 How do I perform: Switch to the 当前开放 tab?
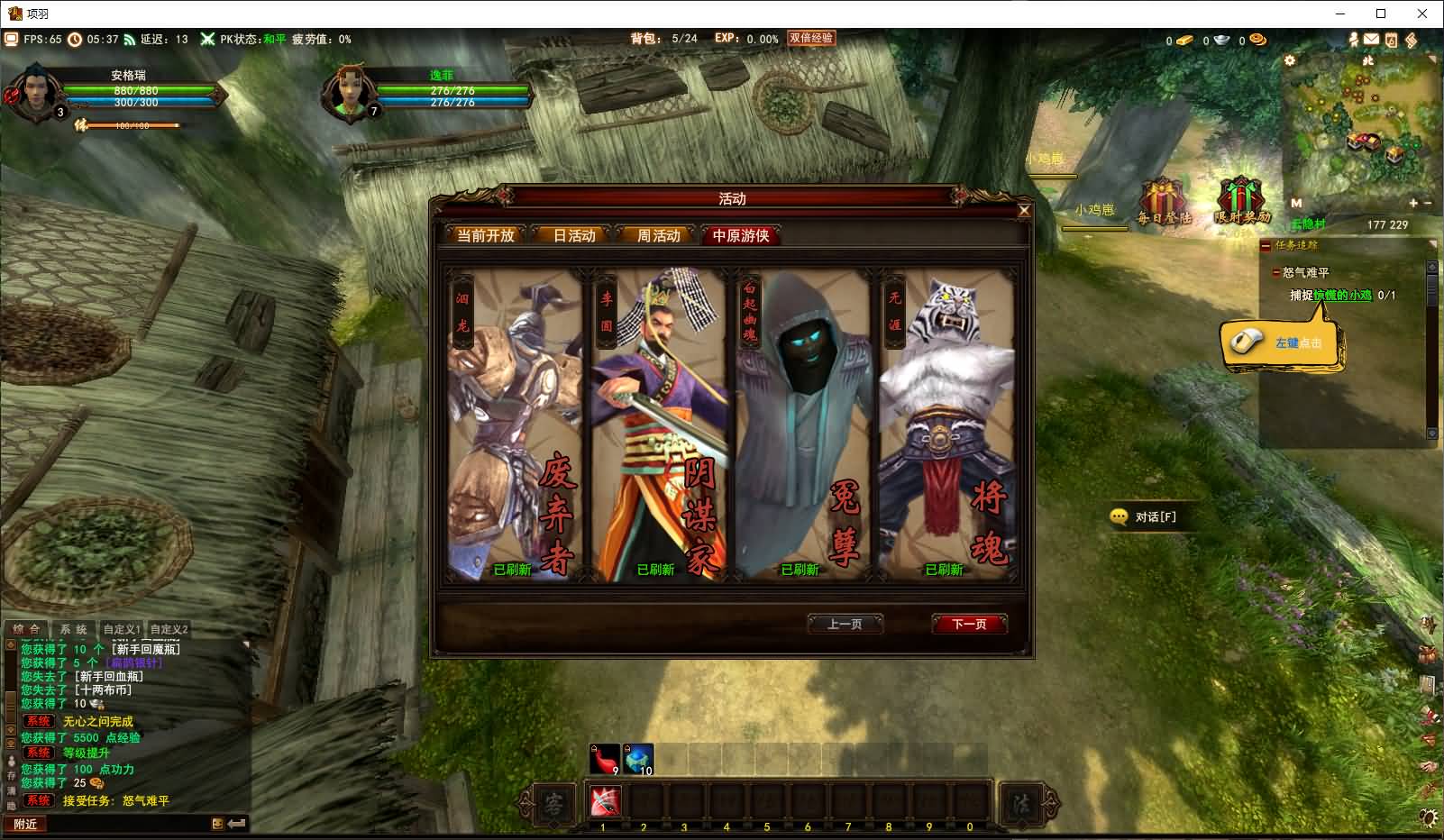[x=486, y=235]
